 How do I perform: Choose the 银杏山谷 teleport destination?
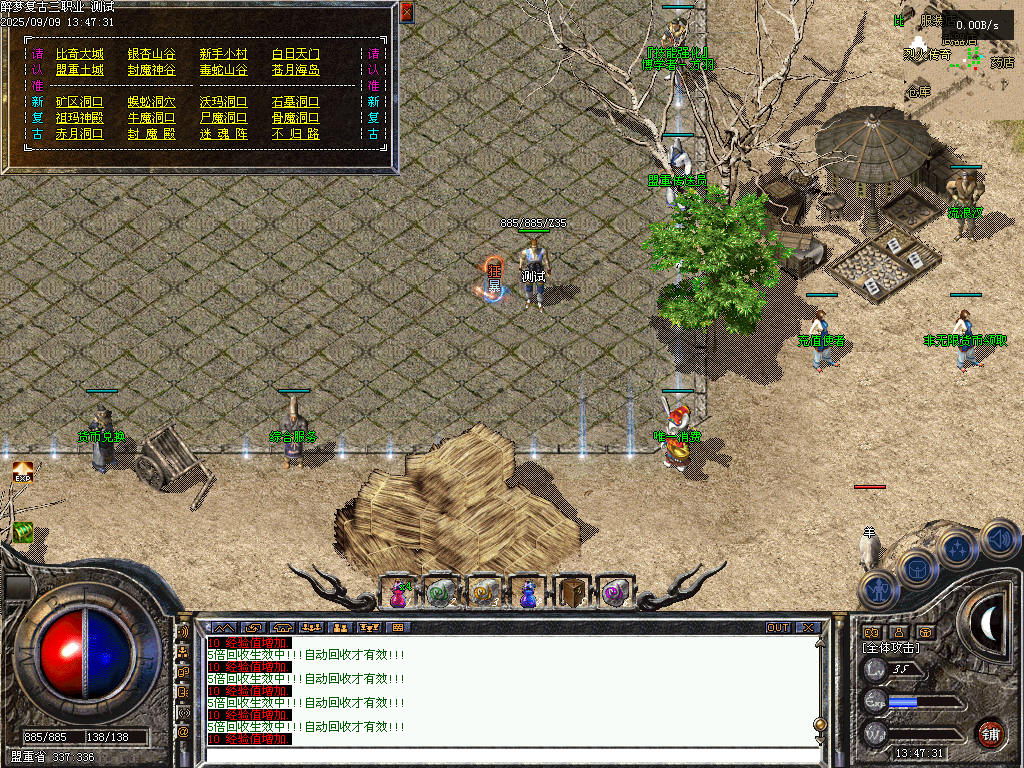151,54
